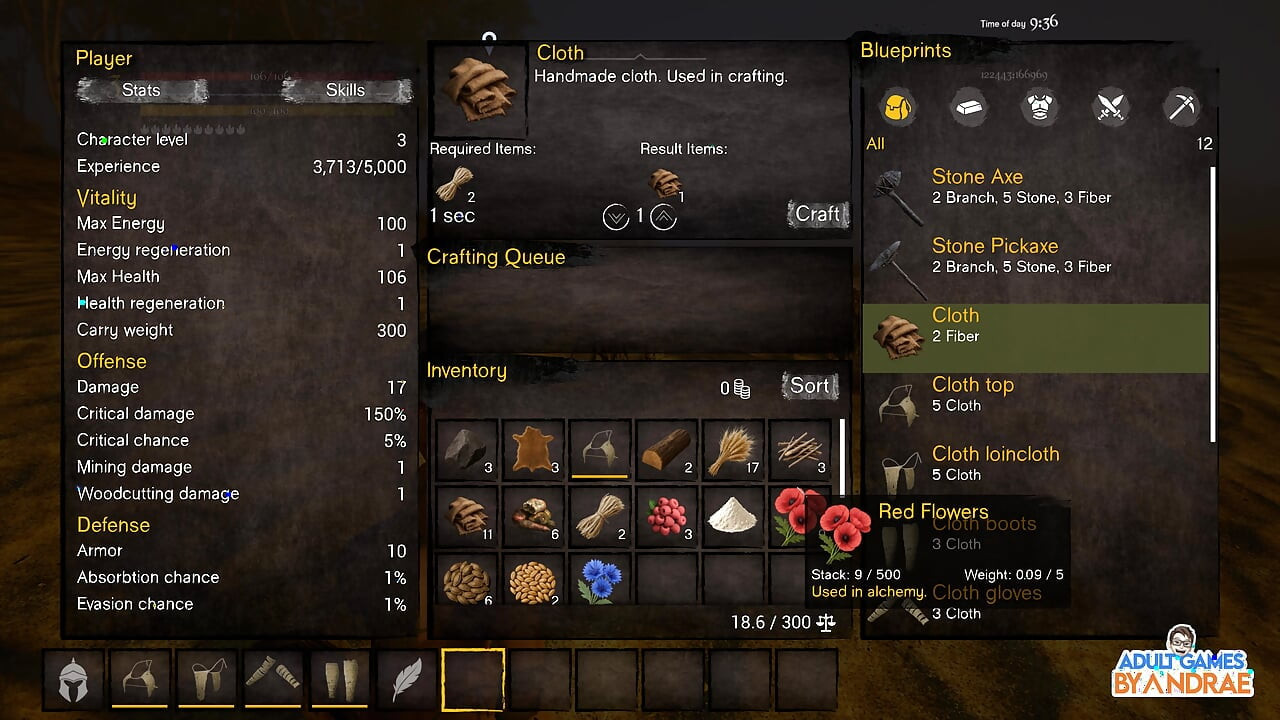The height and width of the screenshot is (720, 1280).
Task: Filter blueprints by the ingot category
Action: 968,107
